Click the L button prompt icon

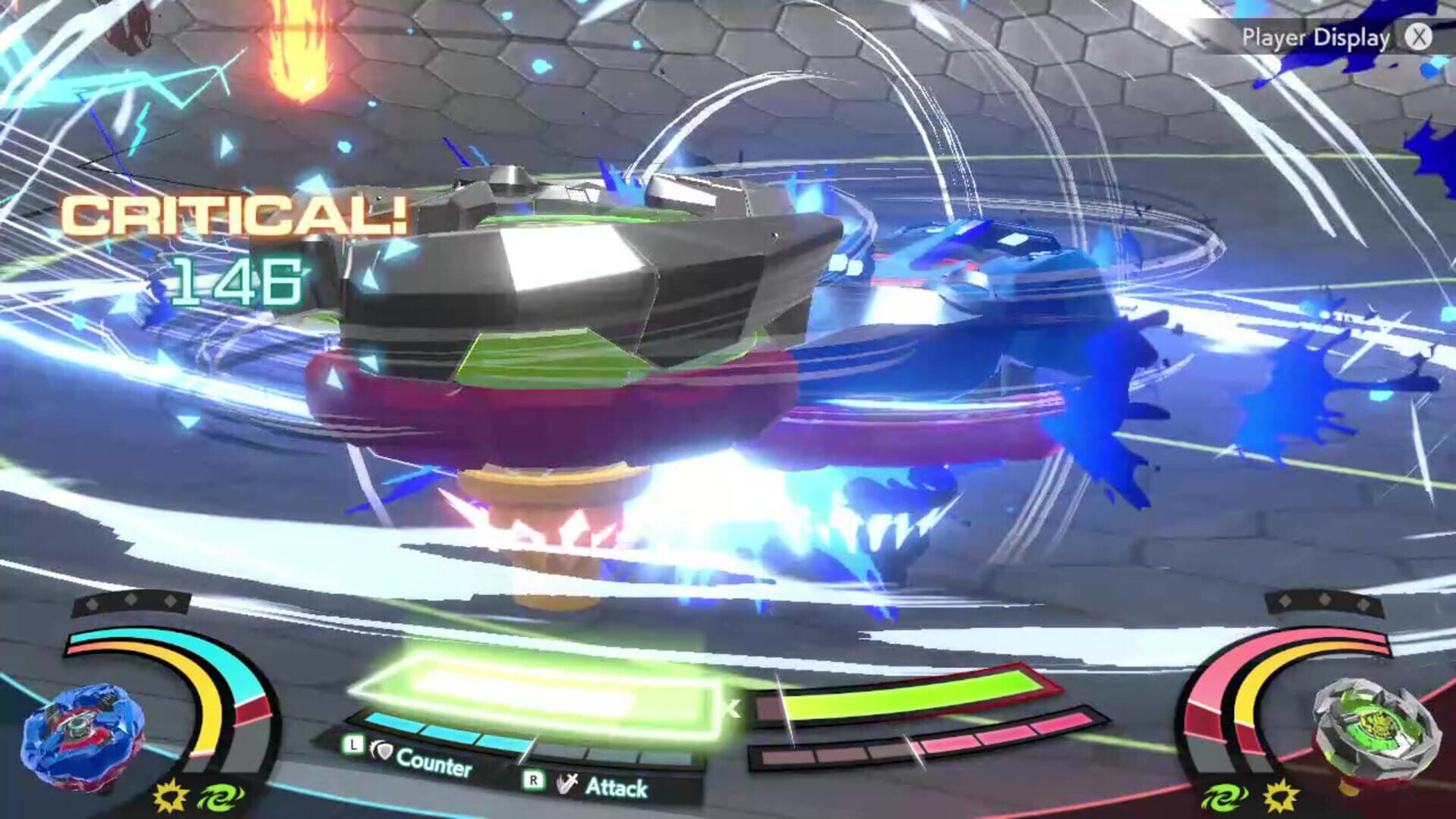pos(353,745)
